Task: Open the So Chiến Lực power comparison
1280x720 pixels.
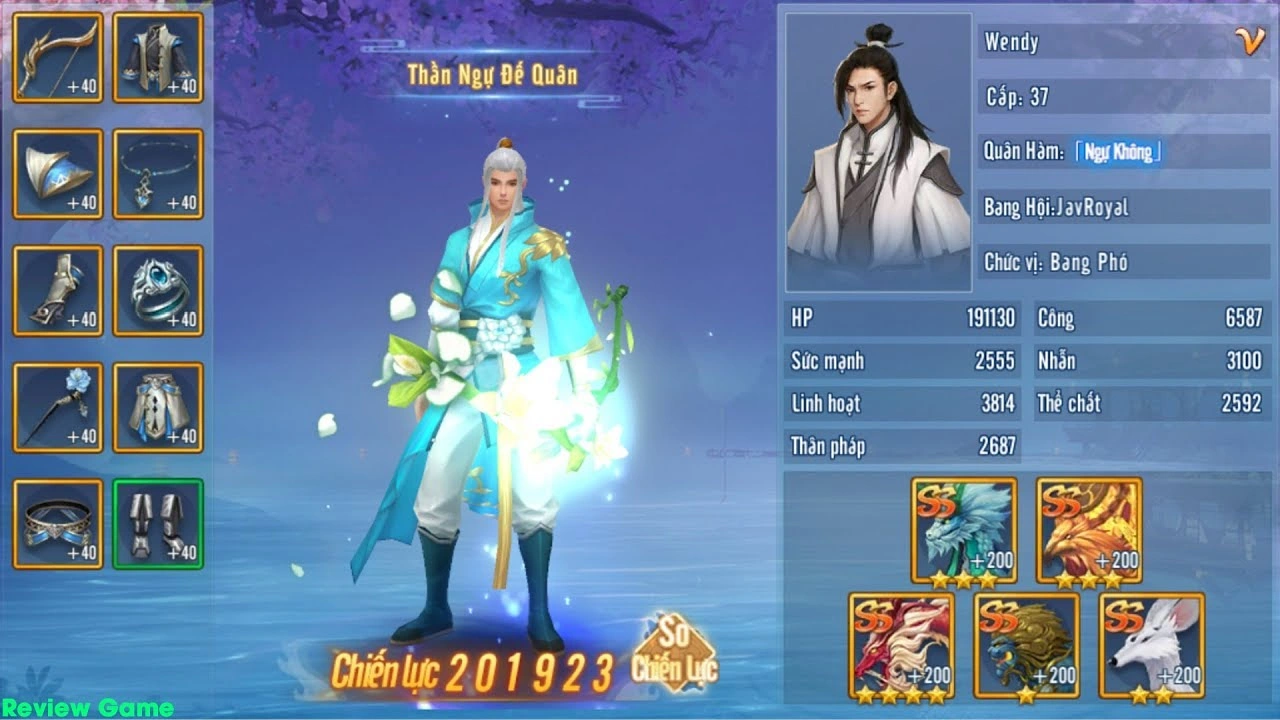Action: pyautogui.click(x=674, y=654)
